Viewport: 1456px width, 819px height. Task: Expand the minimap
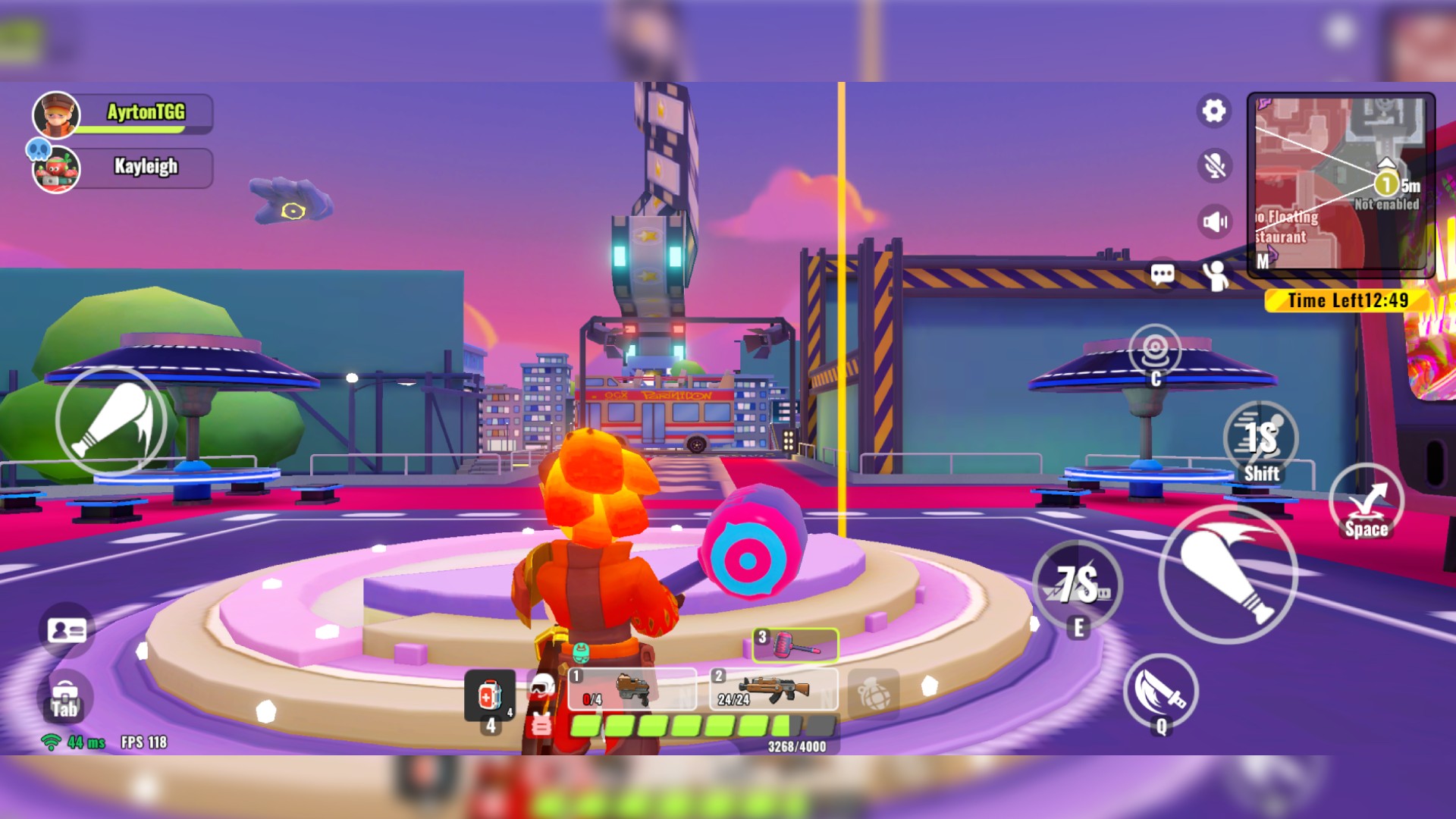pyautogui.click(x=1340, y=183)
